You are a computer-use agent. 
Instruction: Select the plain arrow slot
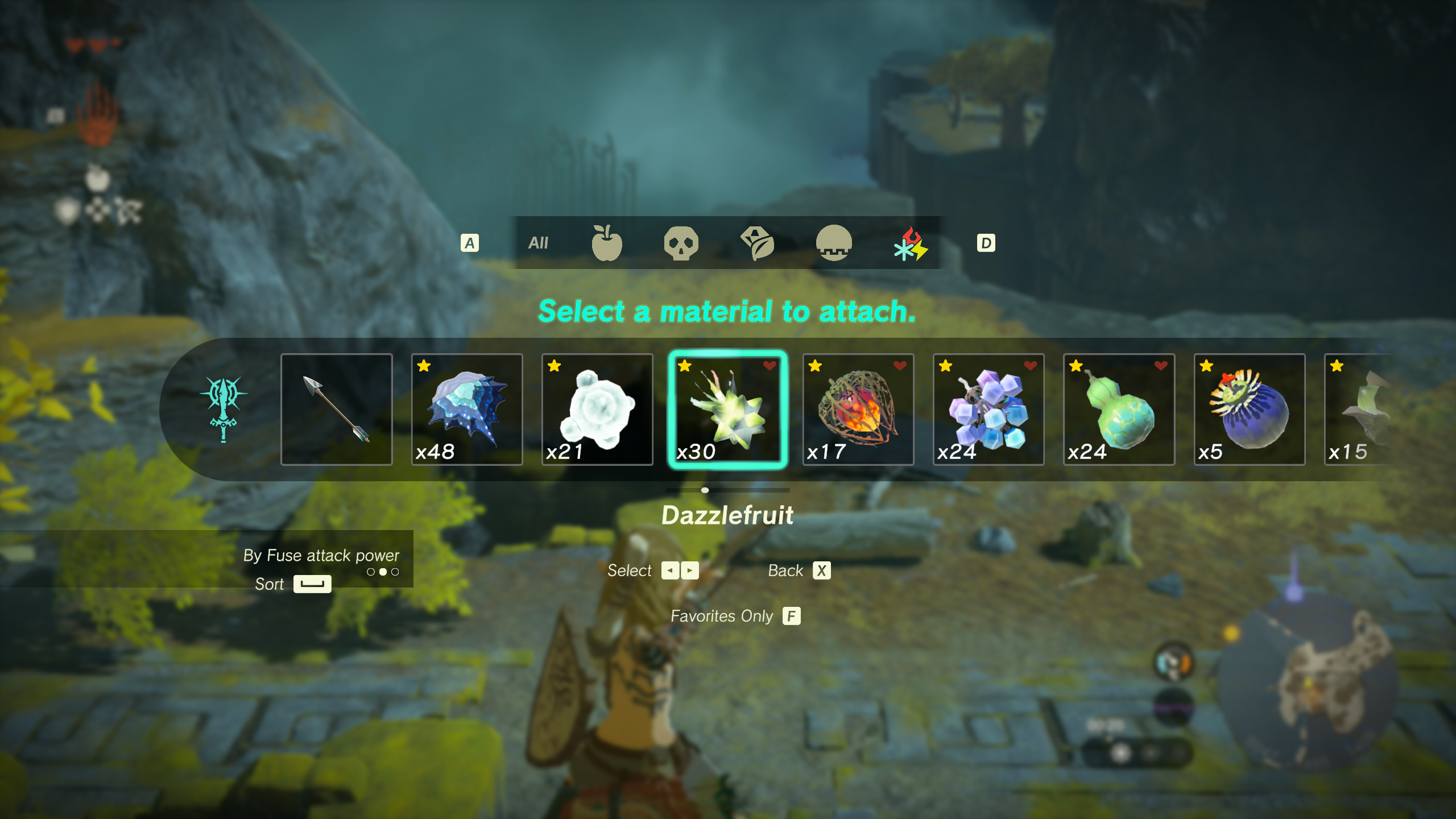336,409
